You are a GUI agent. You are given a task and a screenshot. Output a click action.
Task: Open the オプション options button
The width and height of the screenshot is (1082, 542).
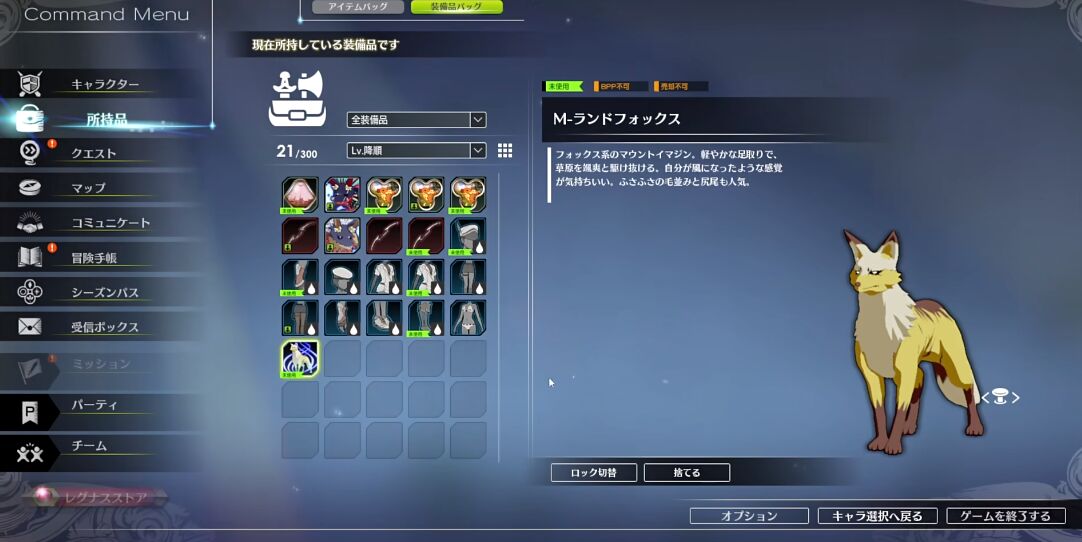coord(749,516)
